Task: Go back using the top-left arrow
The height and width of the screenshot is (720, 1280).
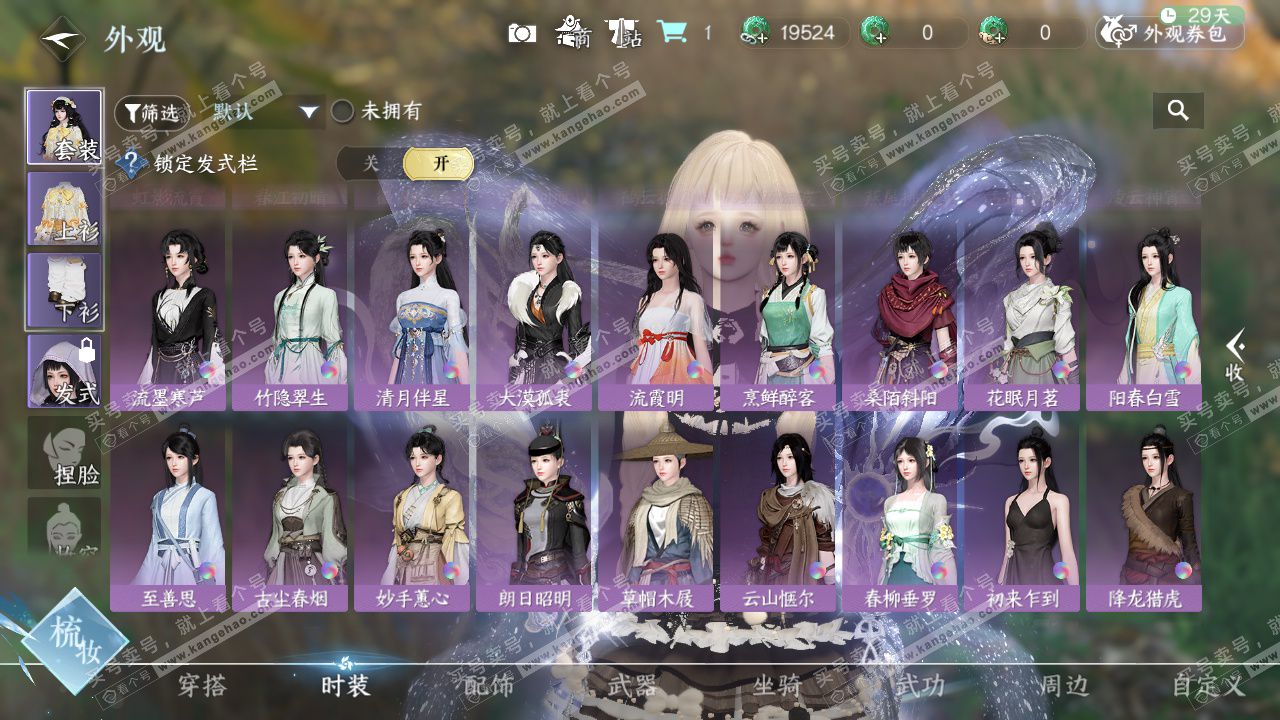Action: pos(62,39)
